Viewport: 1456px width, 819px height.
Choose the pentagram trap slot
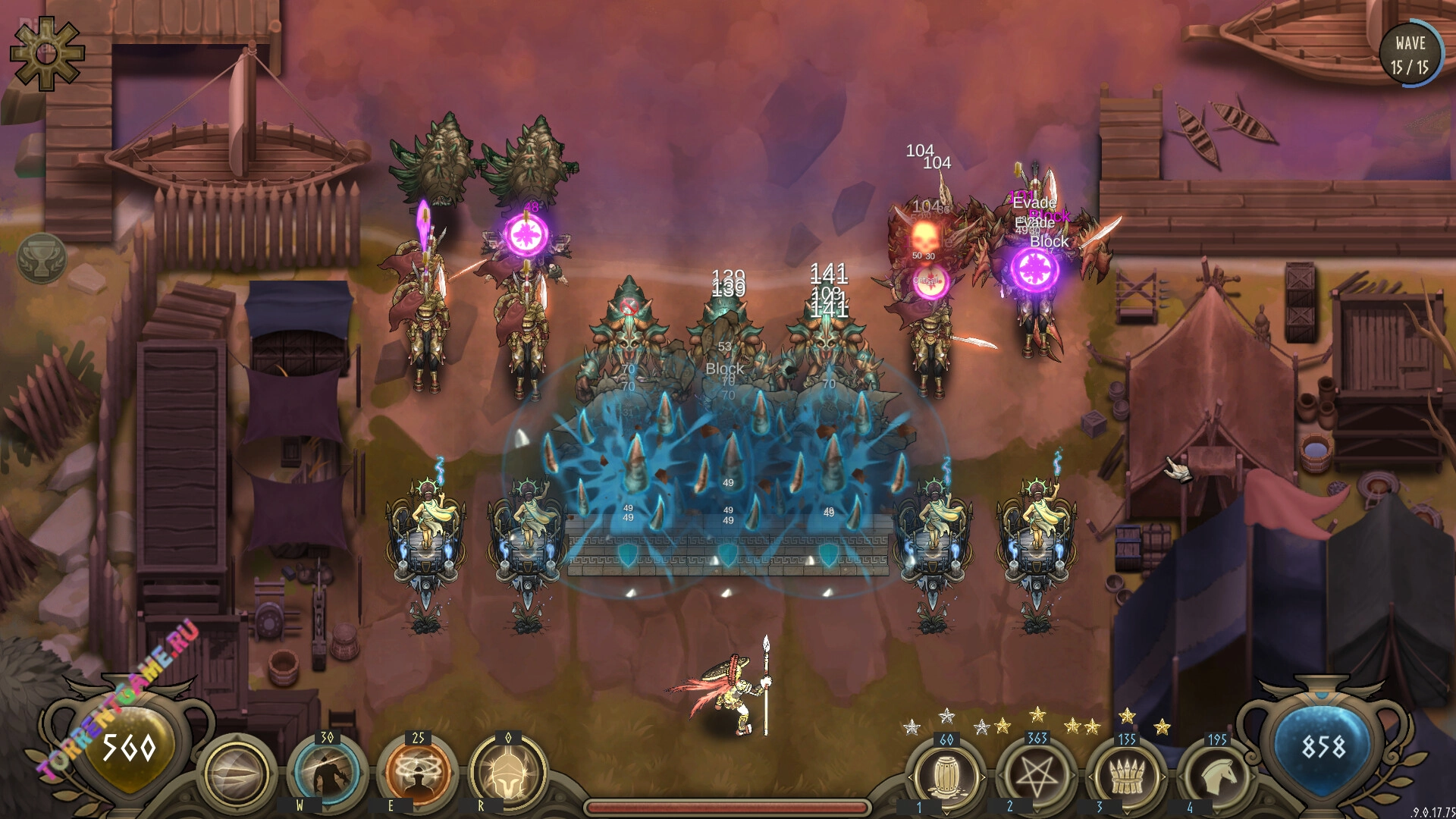coord(1036,775)
